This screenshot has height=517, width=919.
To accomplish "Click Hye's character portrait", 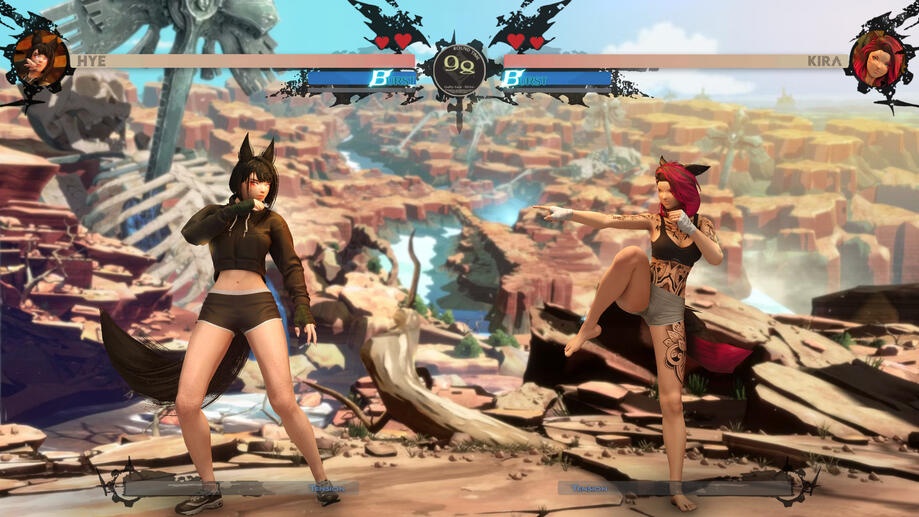I will click(x=40, y=58).
